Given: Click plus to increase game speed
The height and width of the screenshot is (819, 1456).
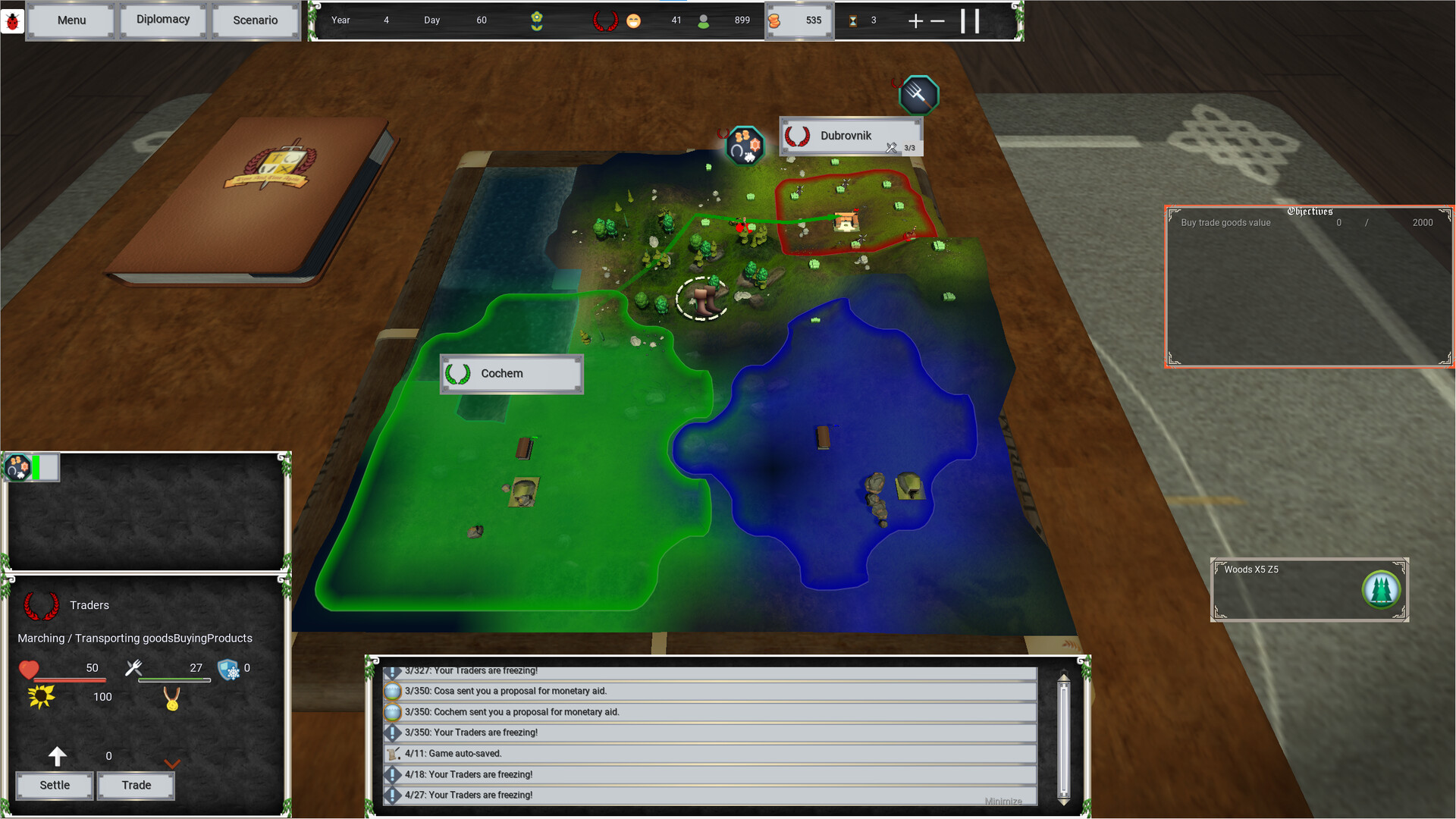Looking at the screenshot, I should click(915, 21).
